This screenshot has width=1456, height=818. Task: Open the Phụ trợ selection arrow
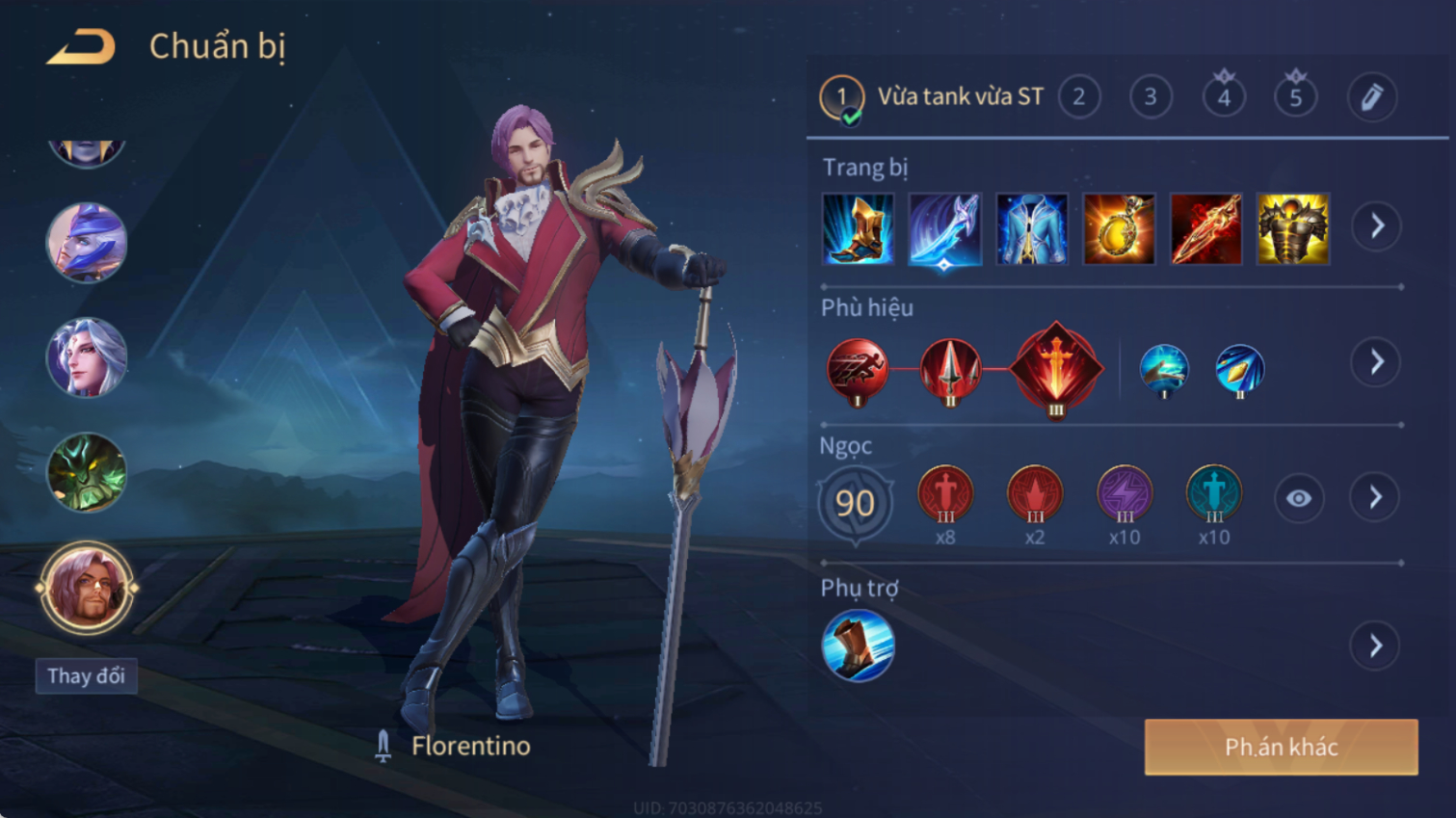click(x=1376, y=646)
